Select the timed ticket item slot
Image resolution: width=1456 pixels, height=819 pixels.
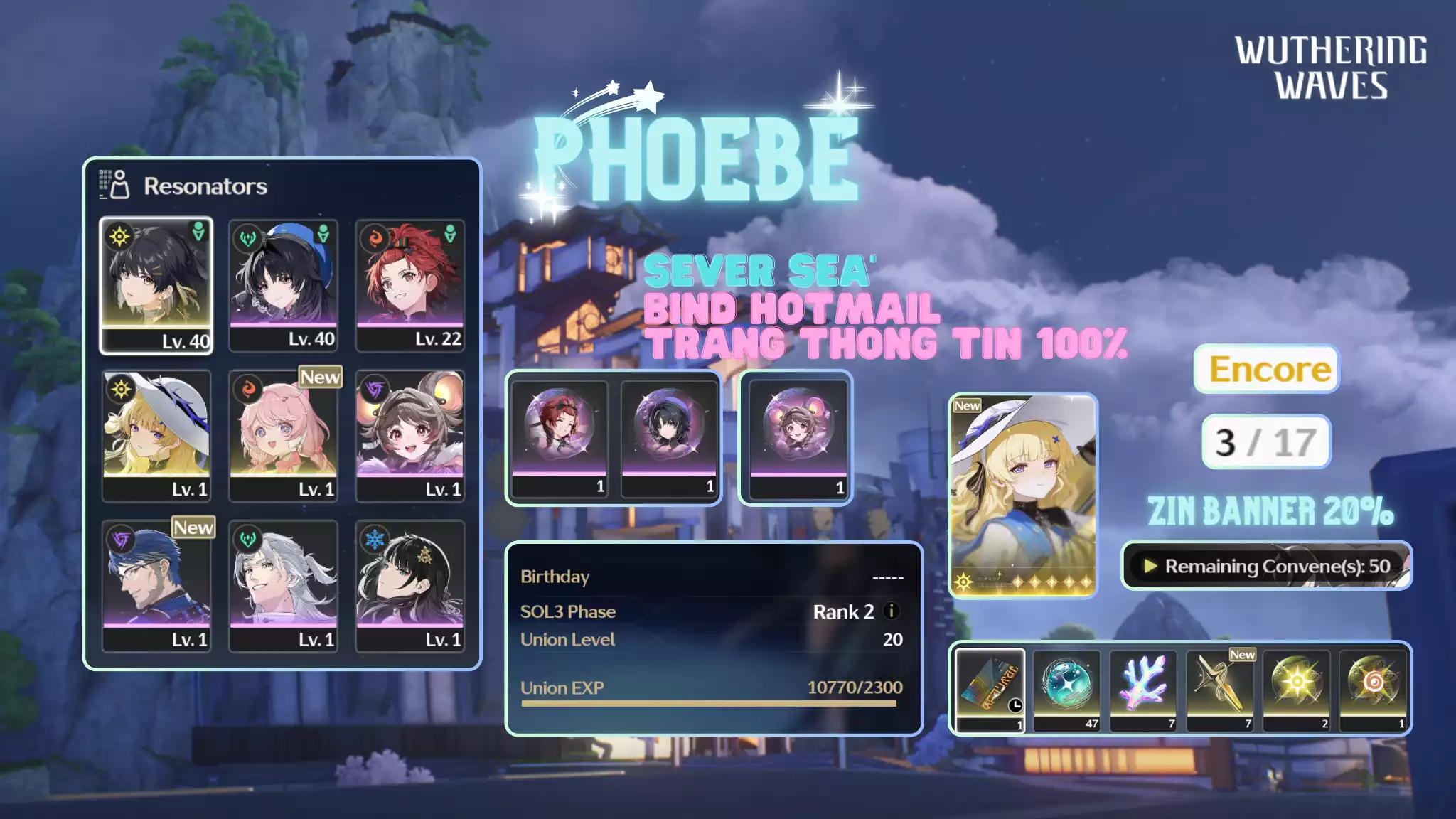[x=990, y=688]
